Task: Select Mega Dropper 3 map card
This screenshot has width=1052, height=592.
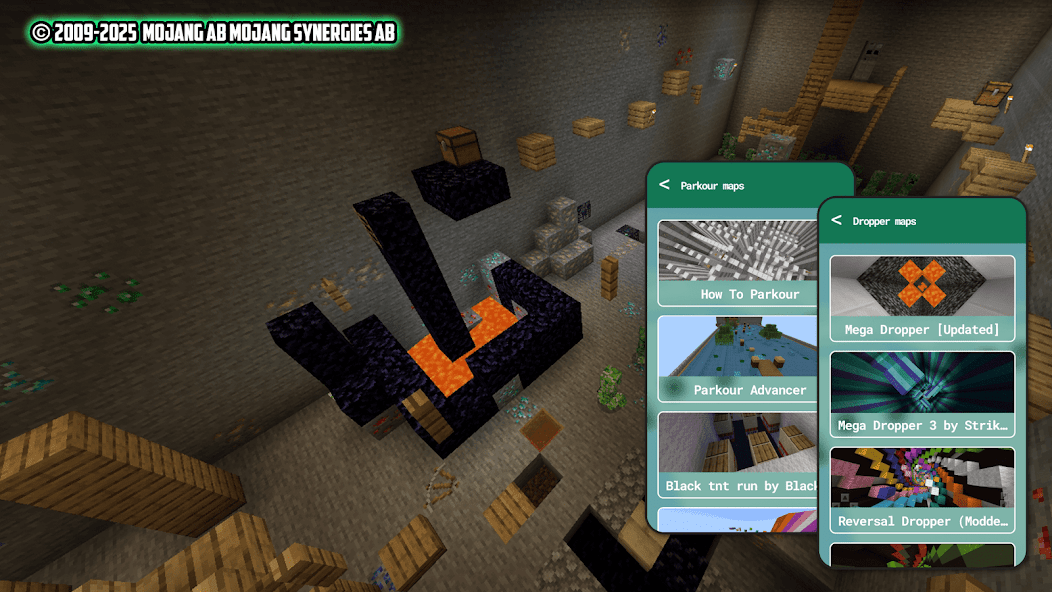Action: 922,394
